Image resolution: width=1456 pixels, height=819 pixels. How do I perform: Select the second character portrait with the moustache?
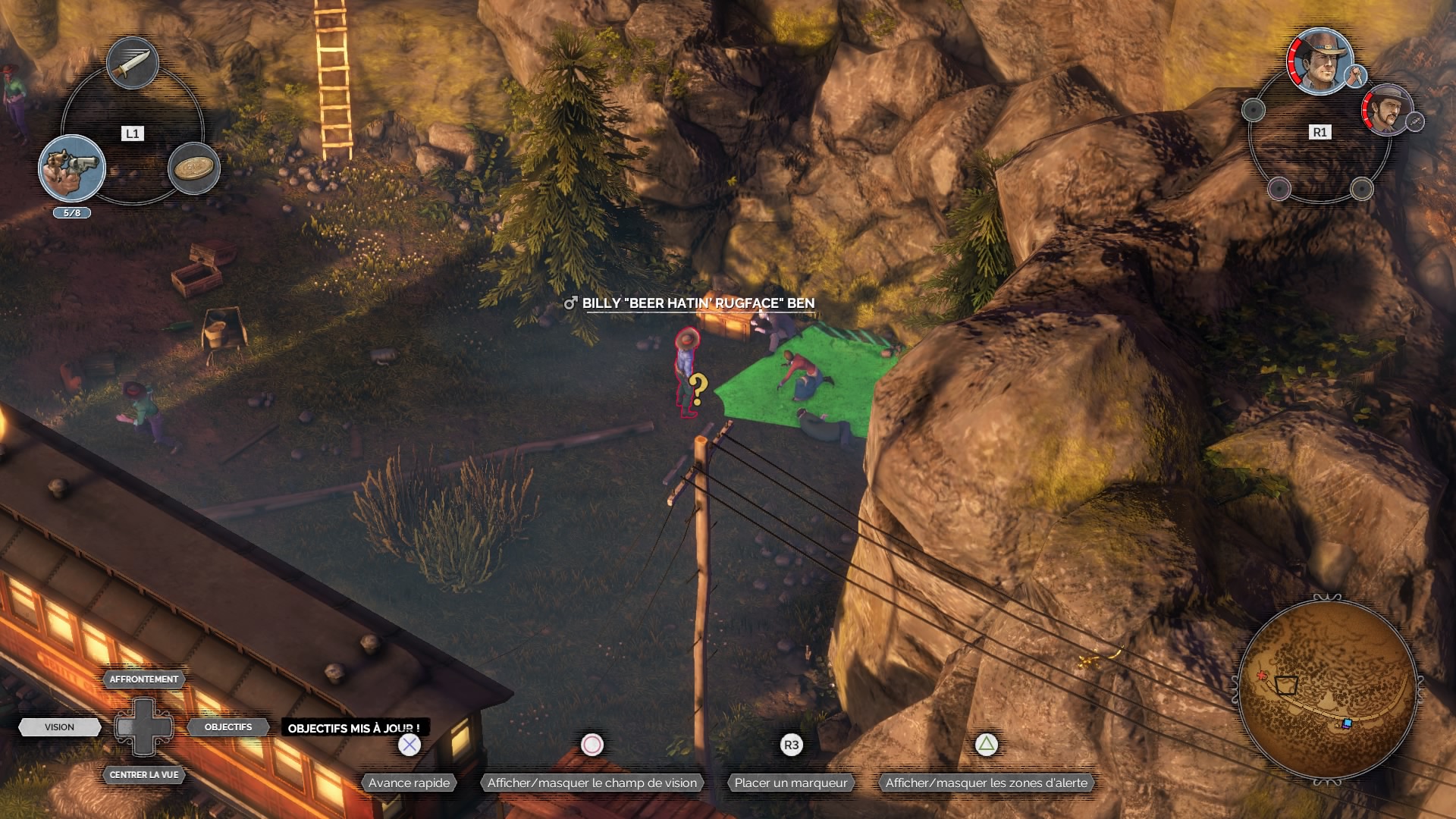(1387, 110)
